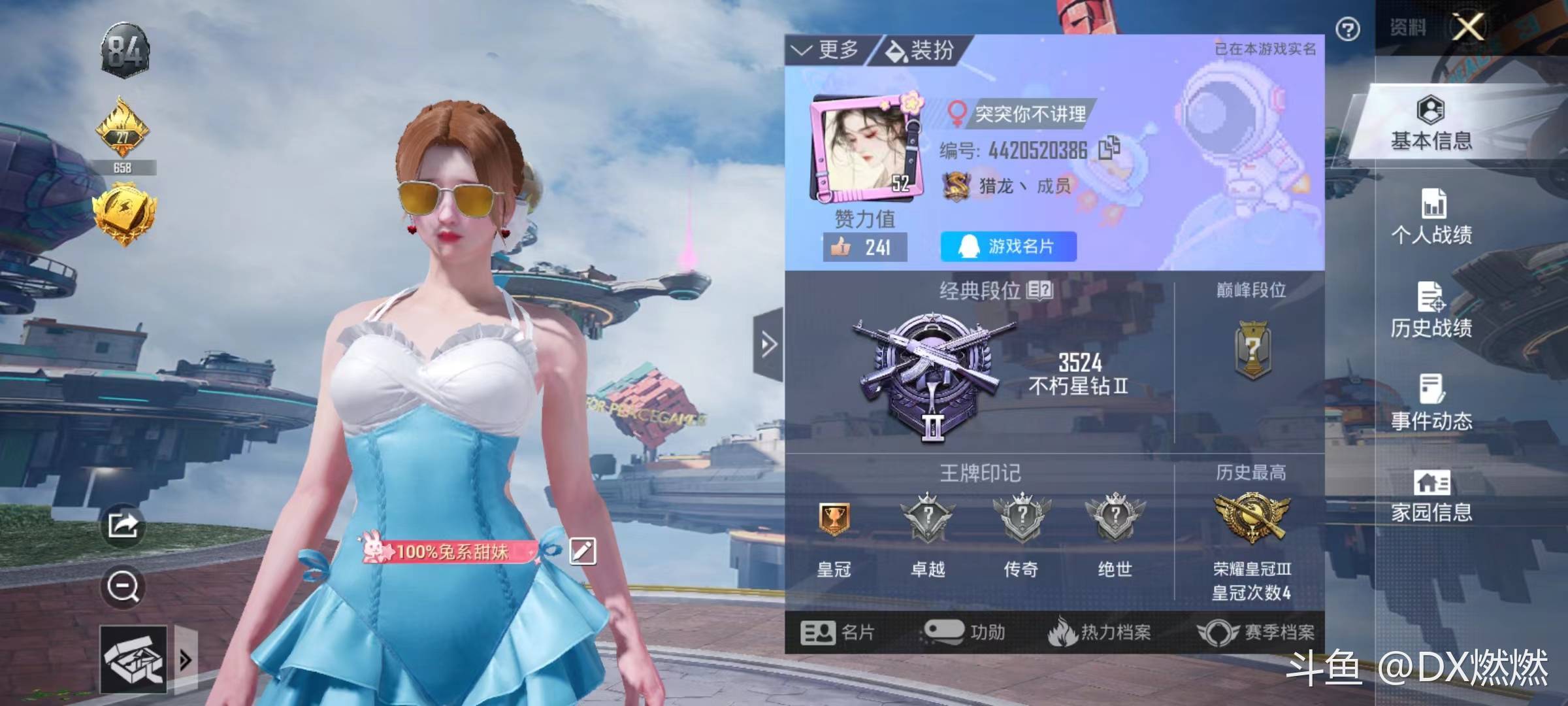
Task: Switch to the 个人战绩 tab
Action: click(1431, 216)
